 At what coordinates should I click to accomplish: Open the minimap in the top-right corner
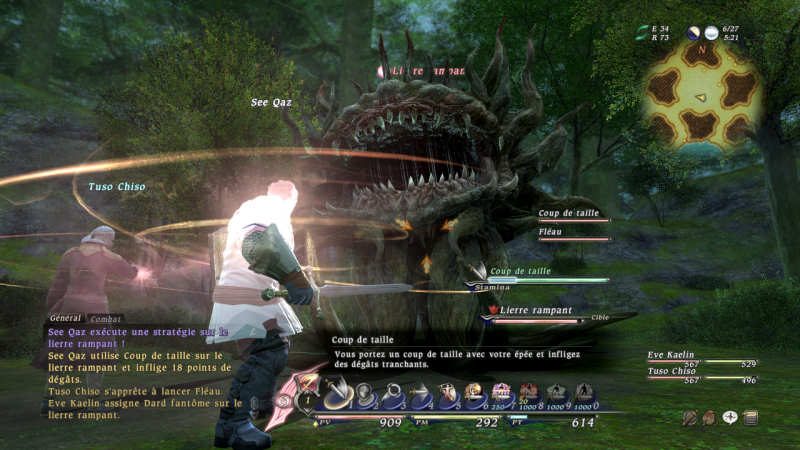[x=703, y=94]
